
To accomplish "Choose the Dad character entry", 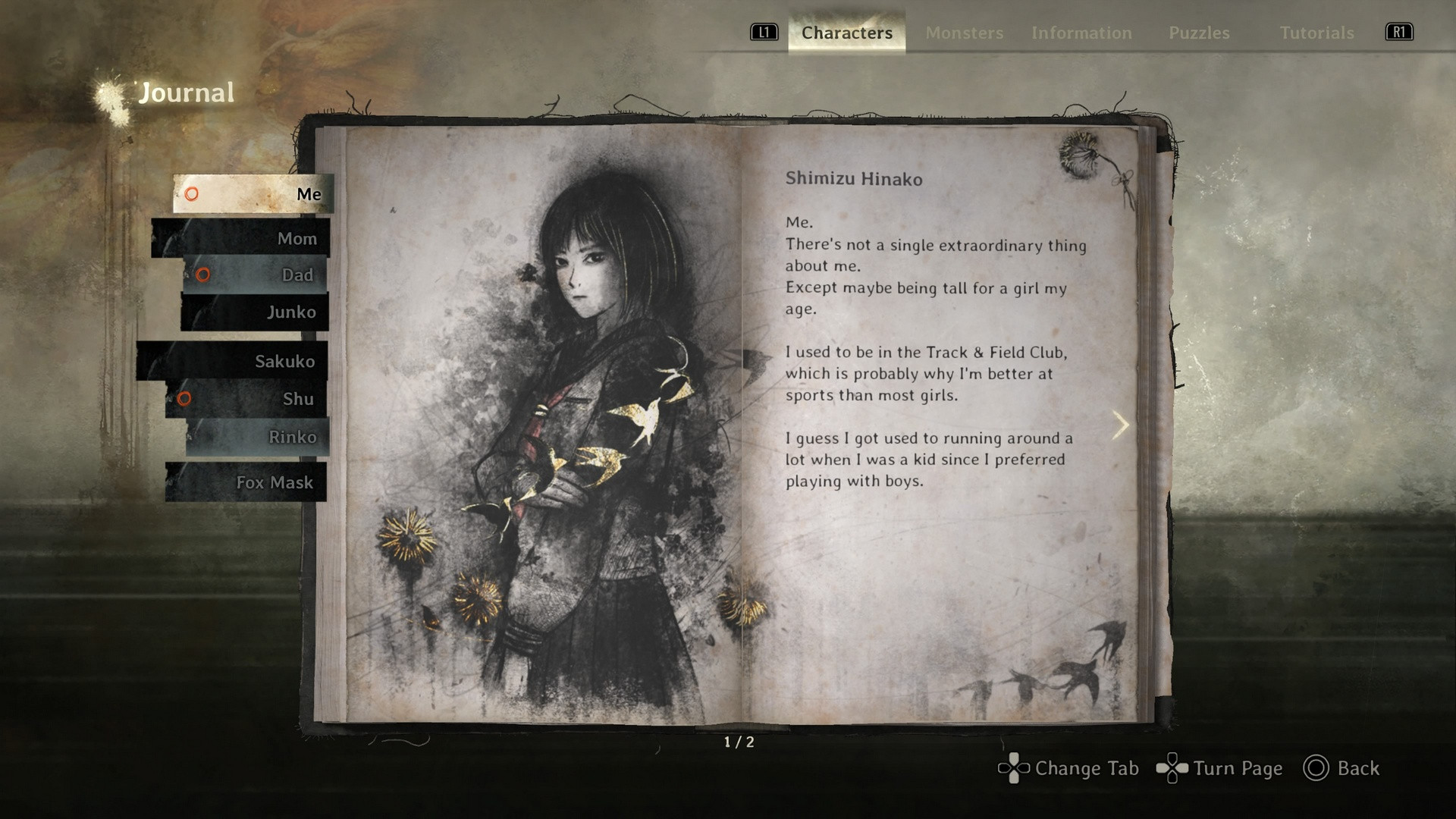I will (256, 275).
